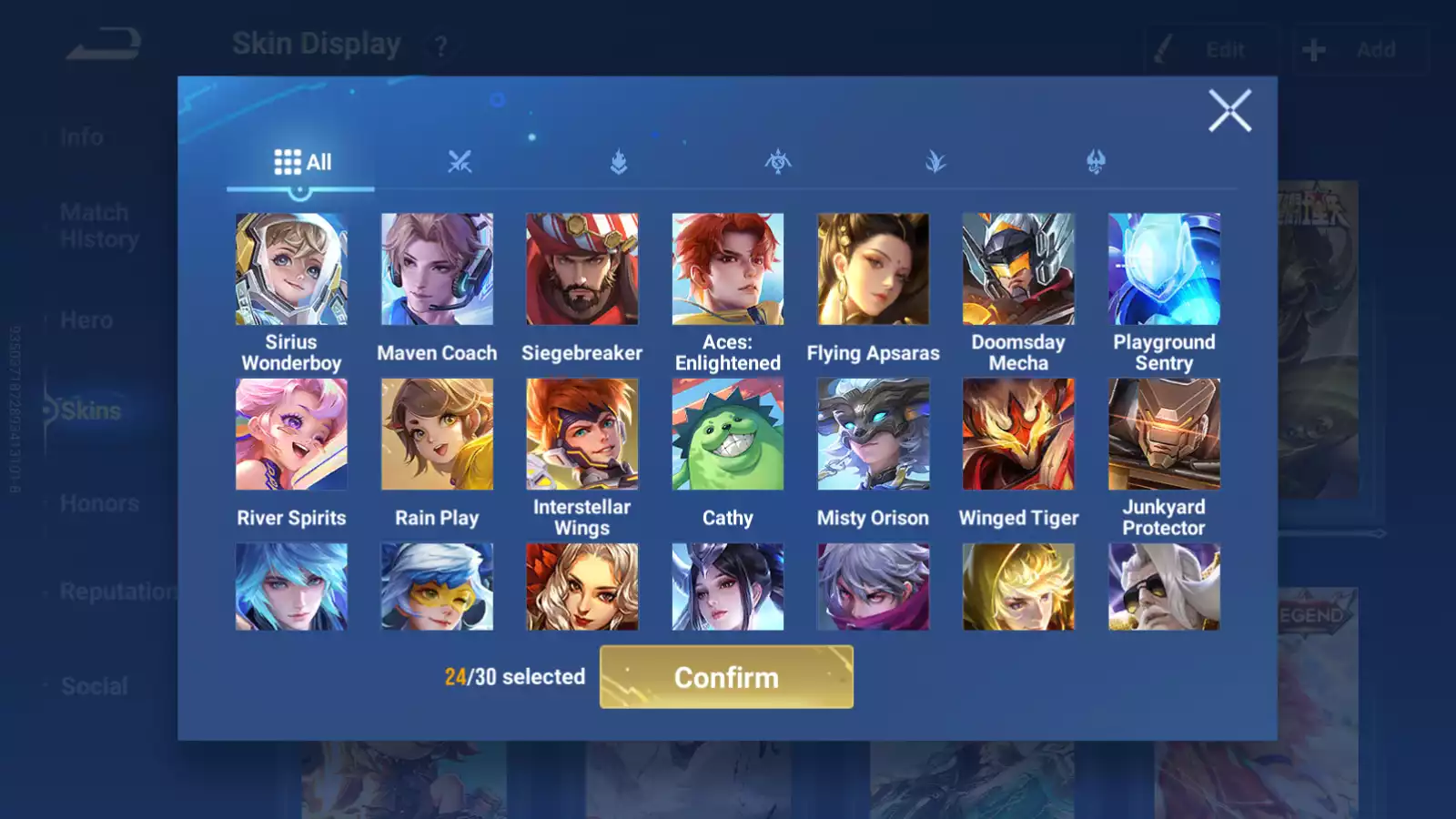The width and height of the screenshot is (1456, 819).
Task: Select the Interstellar Wings skin
Action: pyautogui.click(x=582, y=434)
